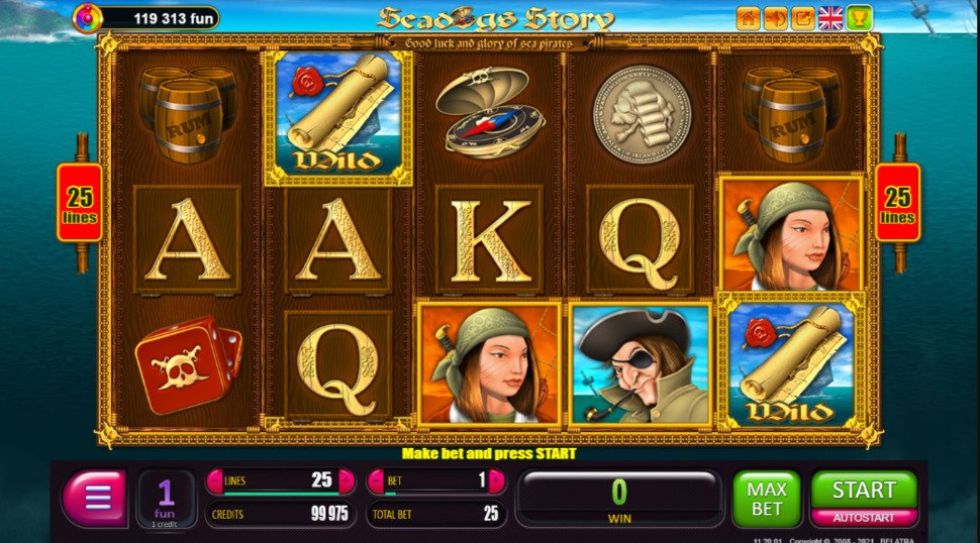Raise the bet amount
Screen dimensions: 980x543
point(497,481)
